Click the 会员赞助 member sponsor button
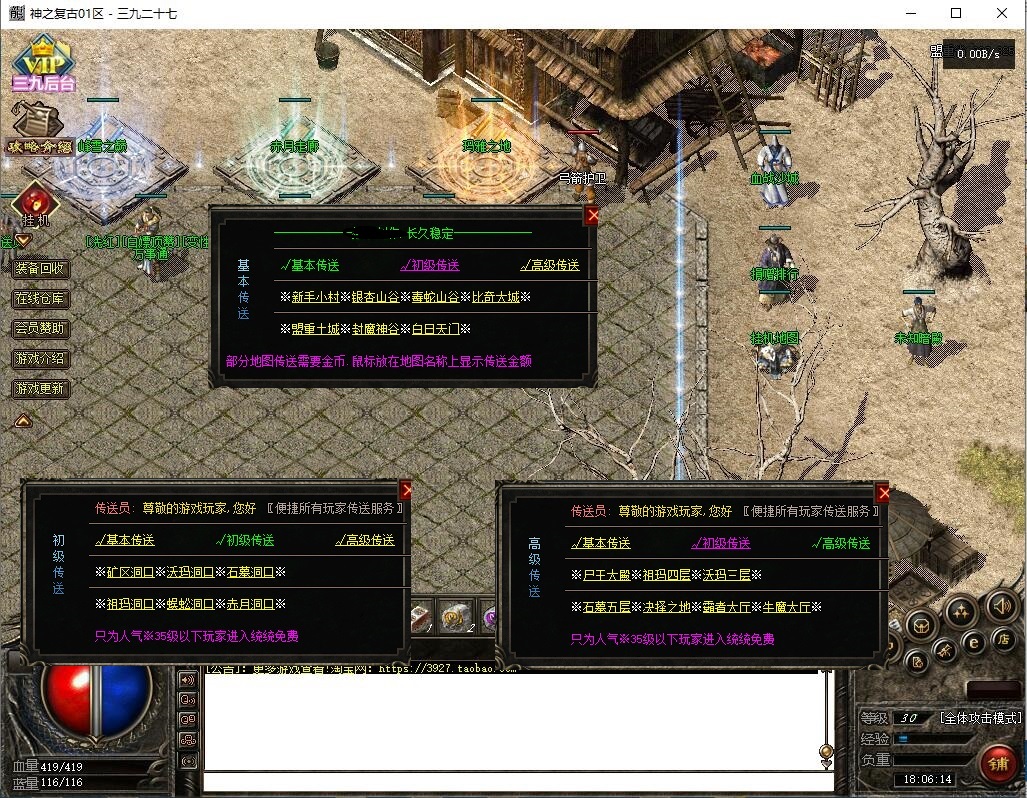 (x=40, y=328)
